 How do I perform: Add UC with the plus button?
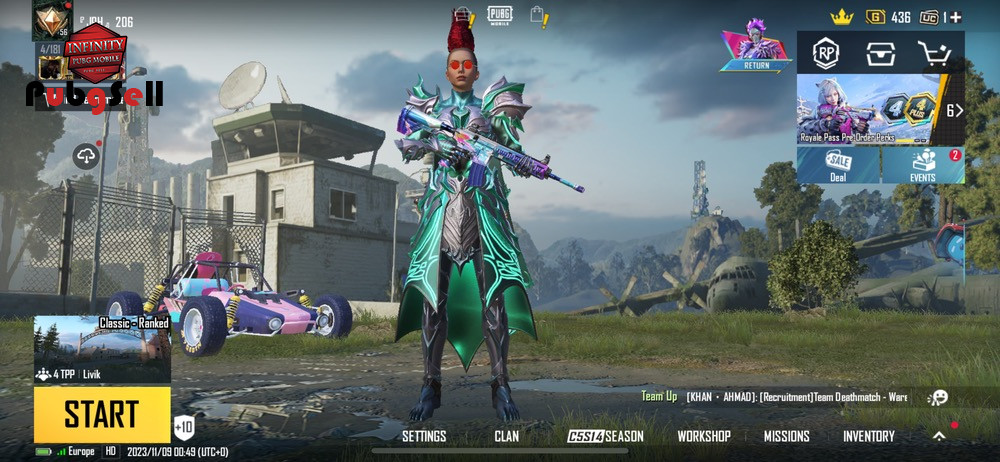click(956, 18)
